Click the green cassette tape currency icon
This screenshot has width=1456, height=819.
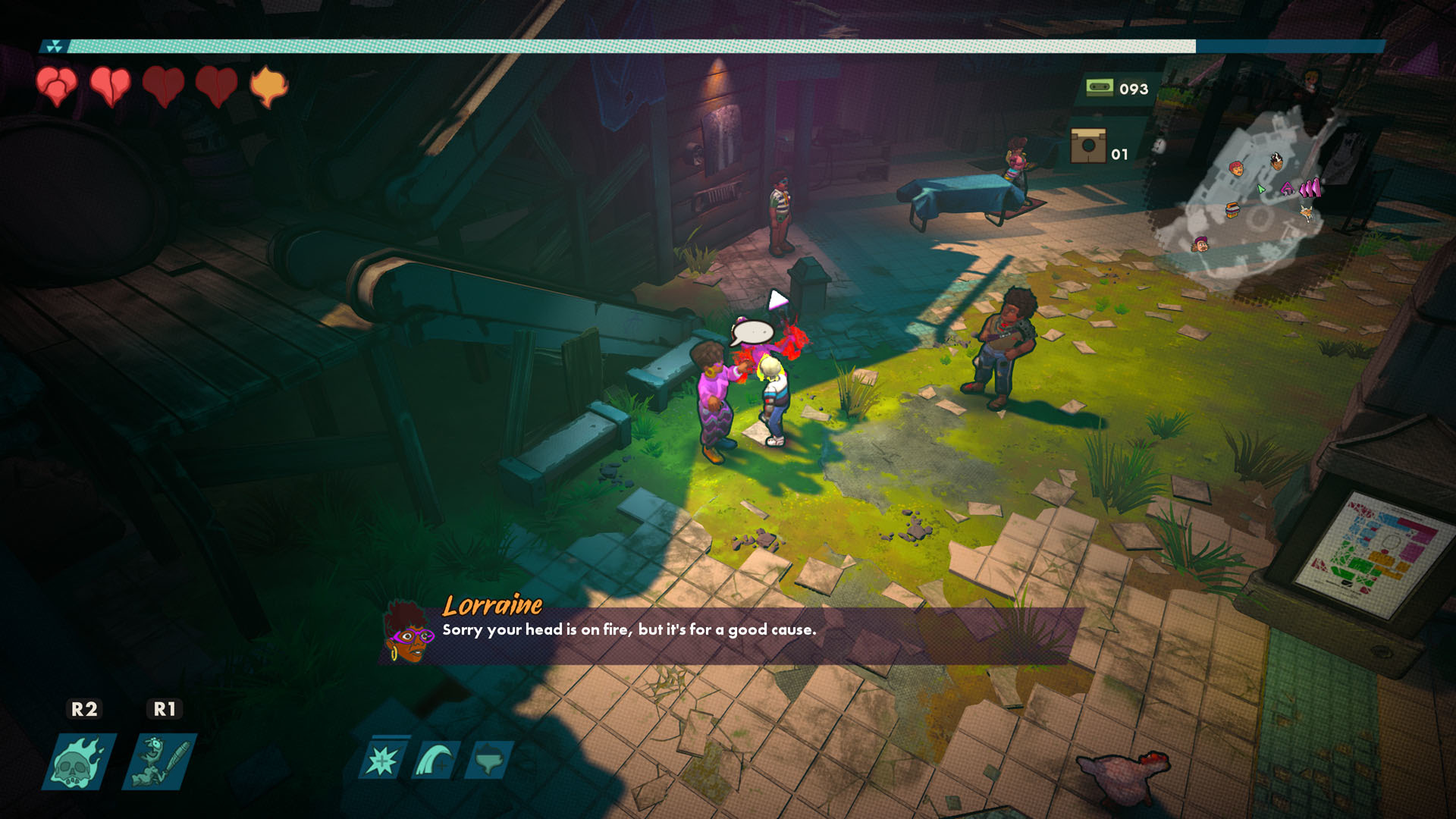[1099, 88]
